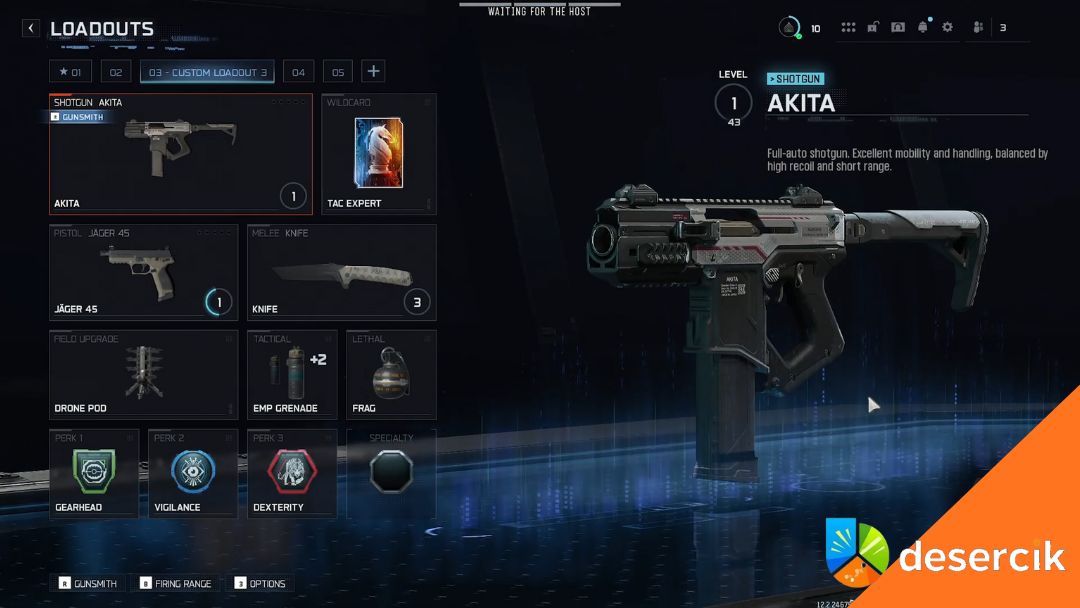Open the Frag lethal slot

pos(390,375)
